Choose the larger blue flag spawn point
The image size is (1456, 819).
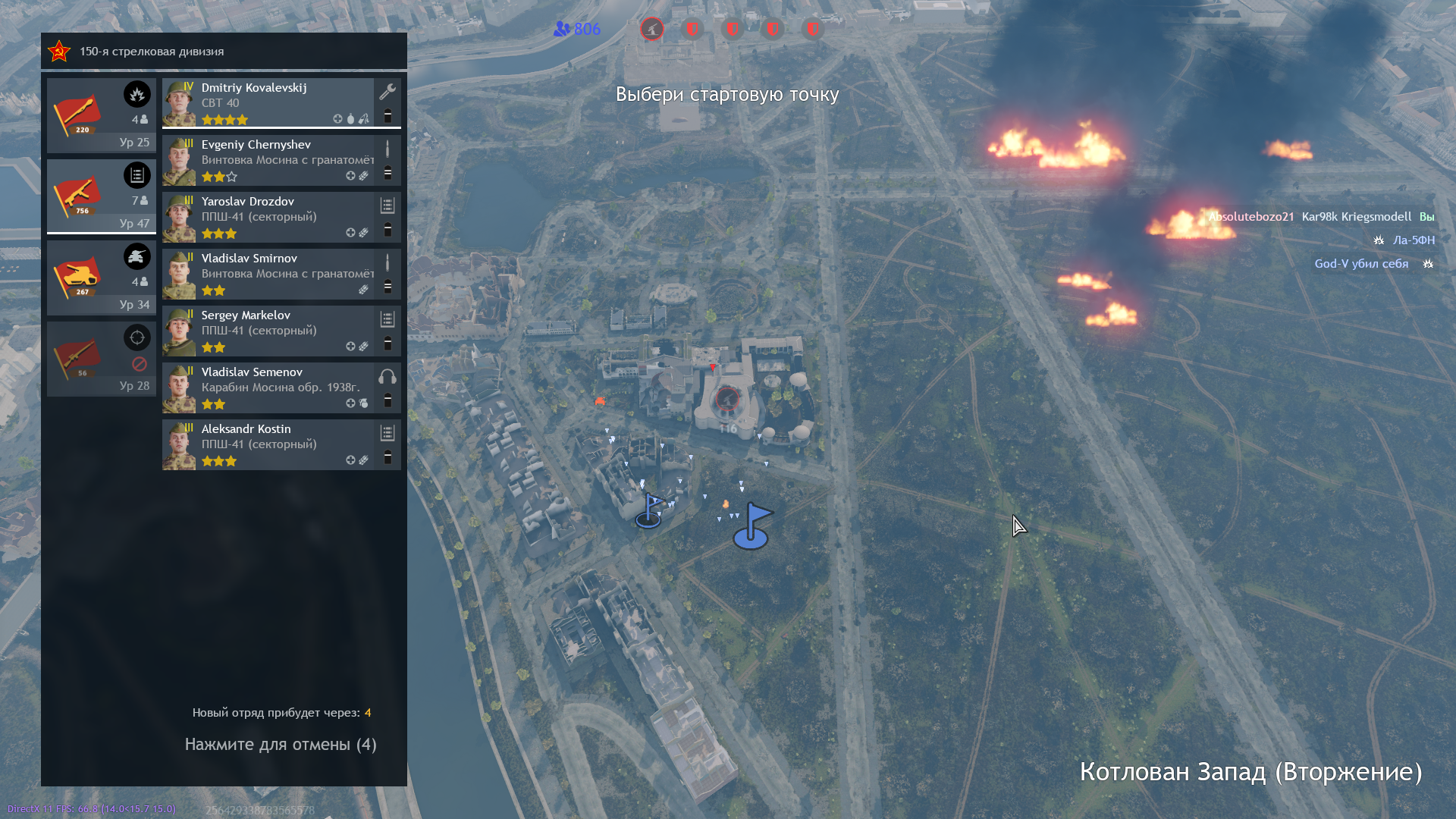[752, 526]
